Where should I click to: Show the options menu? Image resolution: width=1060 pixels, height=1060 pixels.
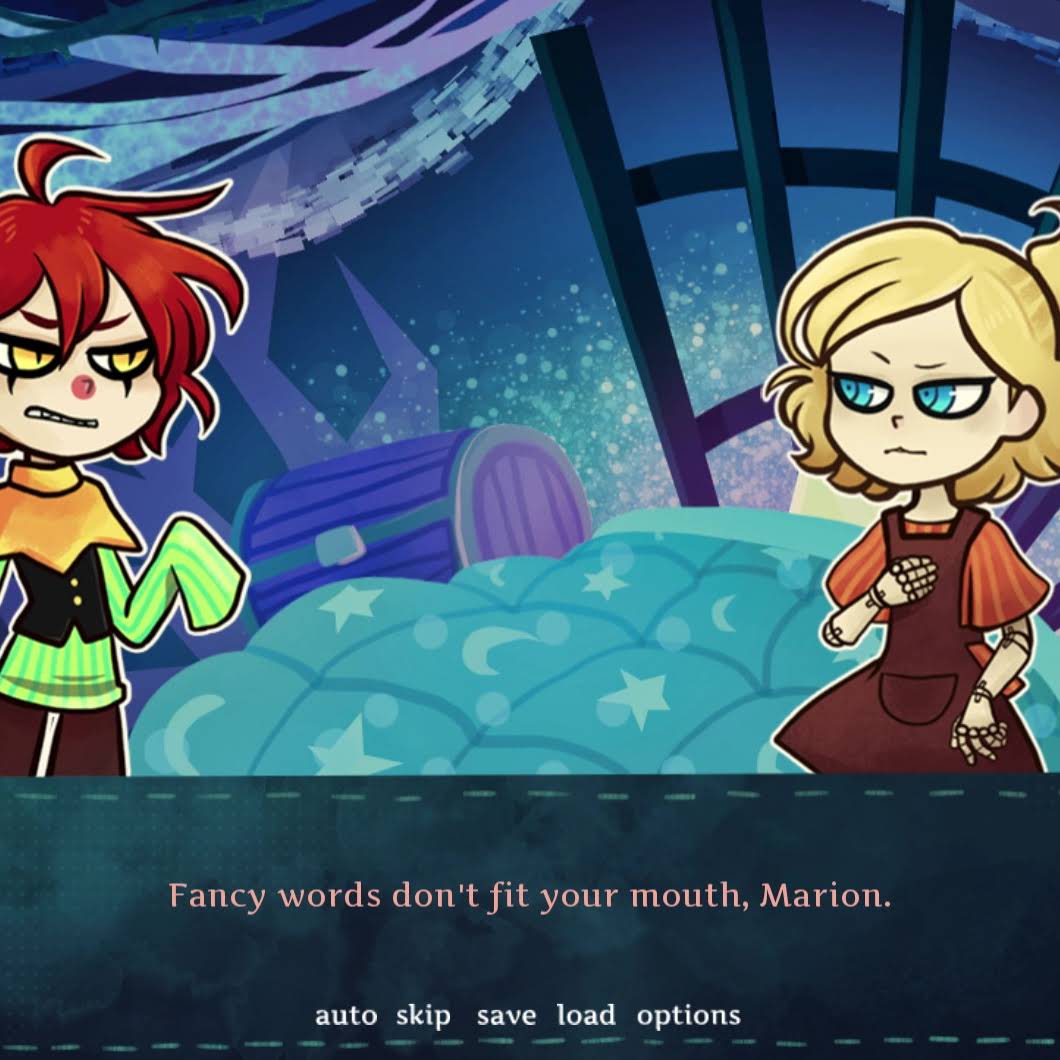click(689, 1016)
